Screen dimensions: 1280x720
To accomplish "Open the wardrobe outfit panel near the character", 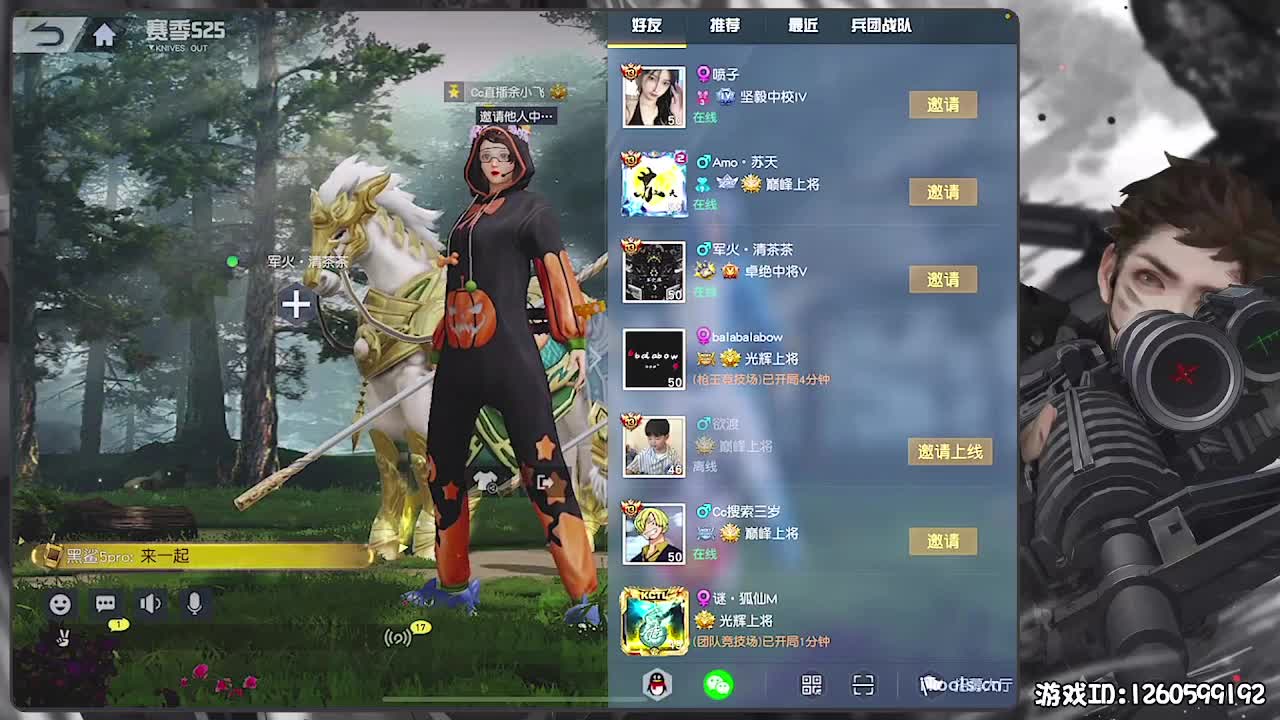I will pyautogui.click(x=485, y=480).
